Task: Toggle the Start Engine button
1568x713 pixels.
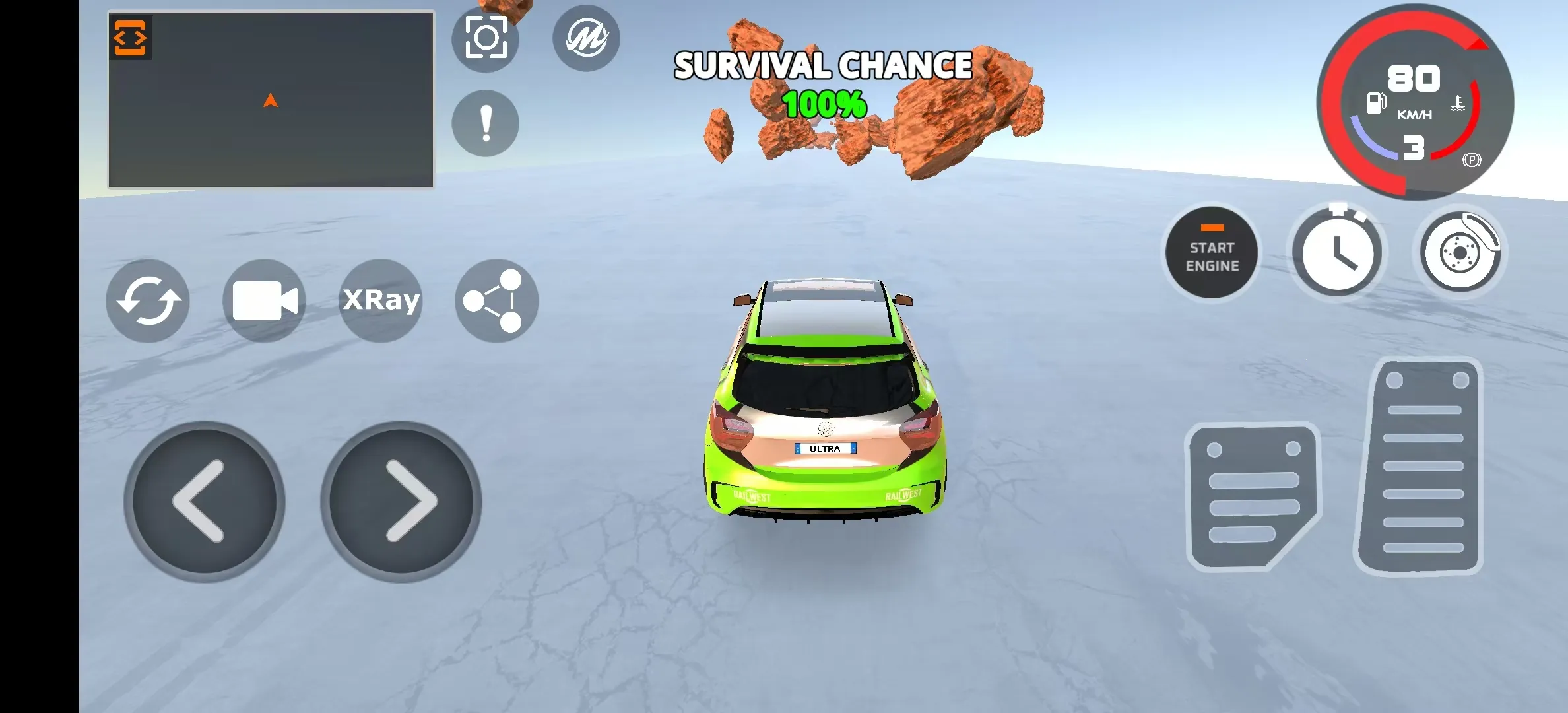Action: [x=1212, y=253]
